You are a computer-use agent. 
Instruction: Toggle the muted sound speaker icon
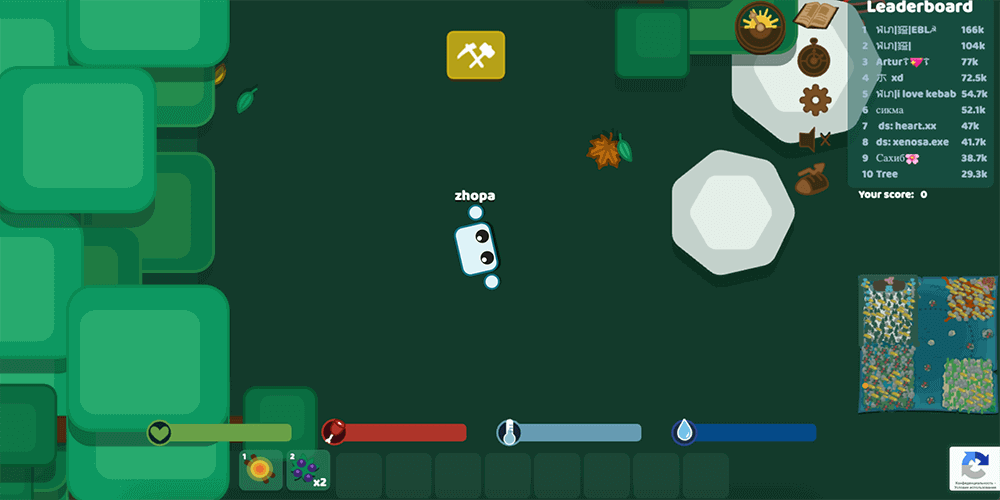pyautogui.click(x=814, y=140)
